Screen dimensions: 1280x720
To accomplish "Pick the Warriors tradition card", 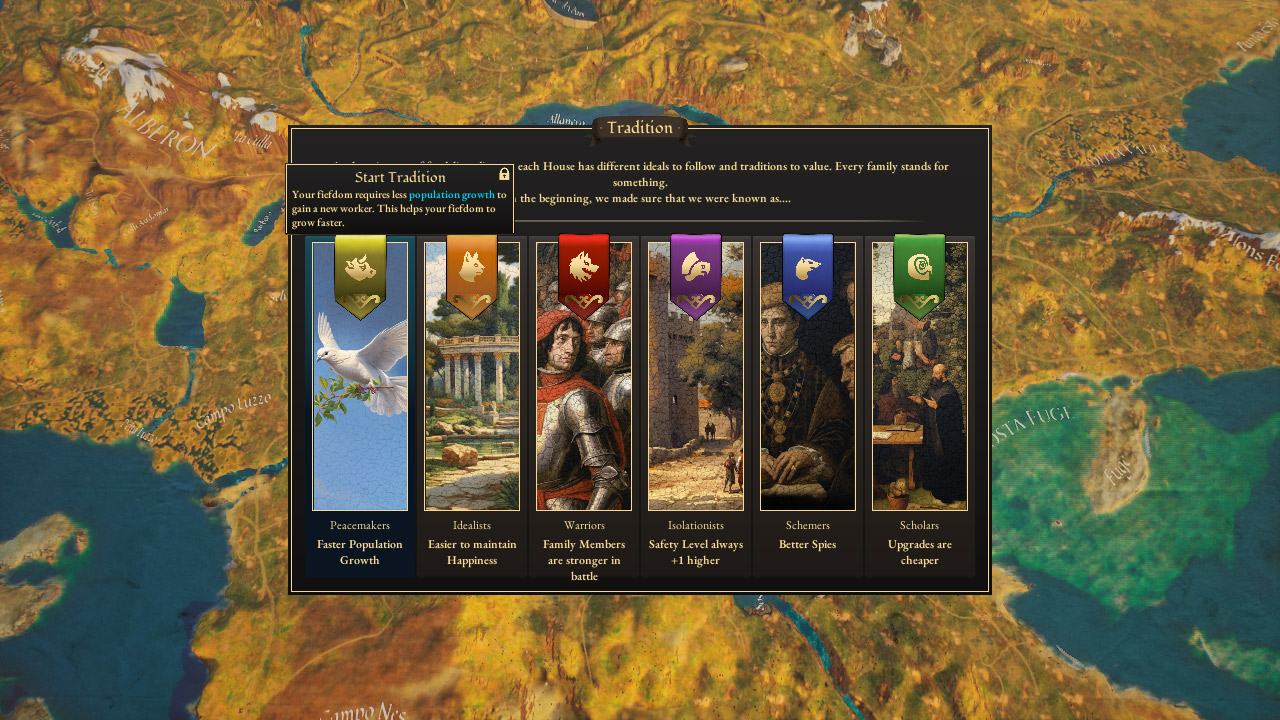I will (x=584, y=400).
